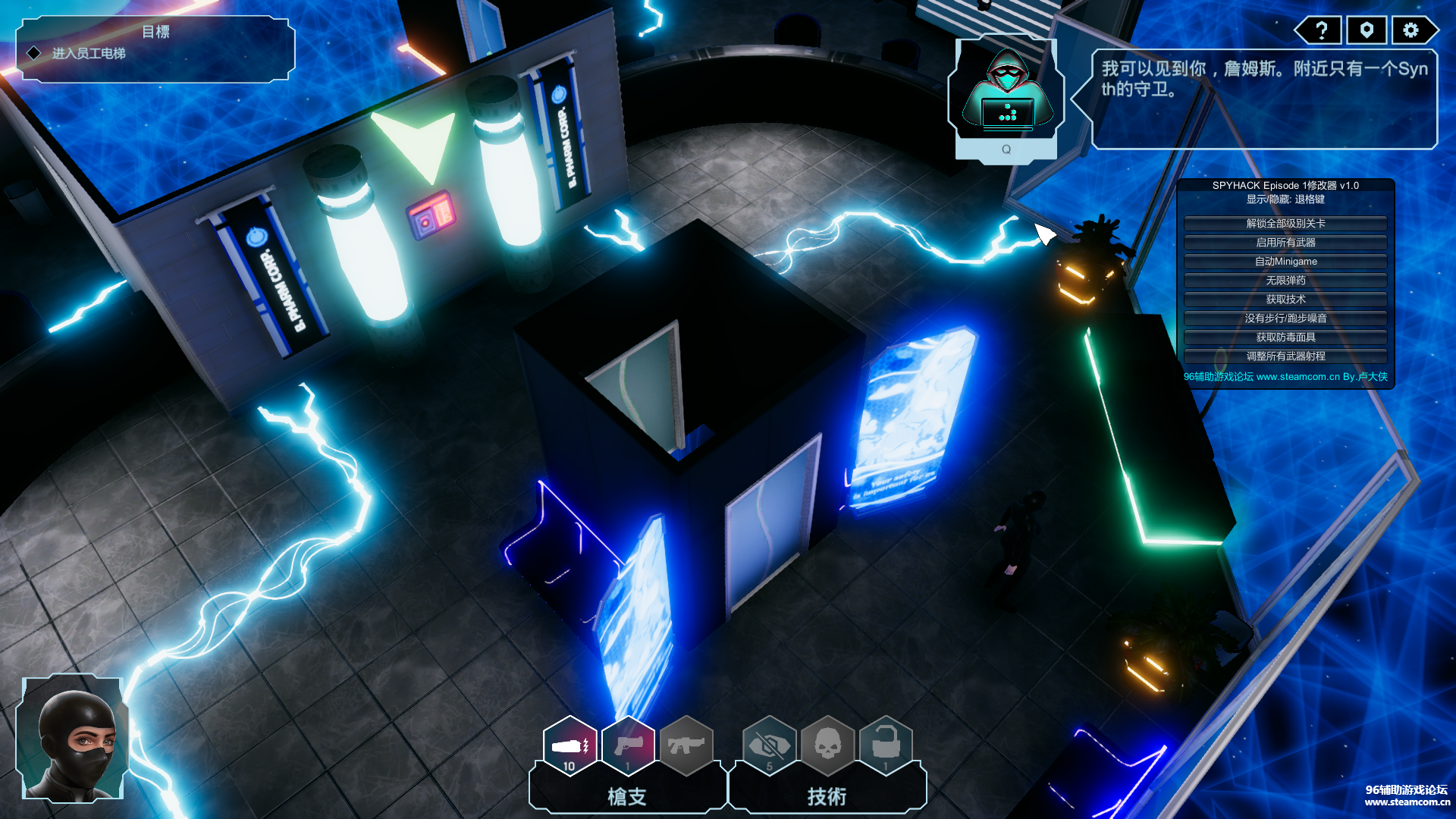
Task: Enable 启用所有武器 in the trainer
Action: point(1285,243)
